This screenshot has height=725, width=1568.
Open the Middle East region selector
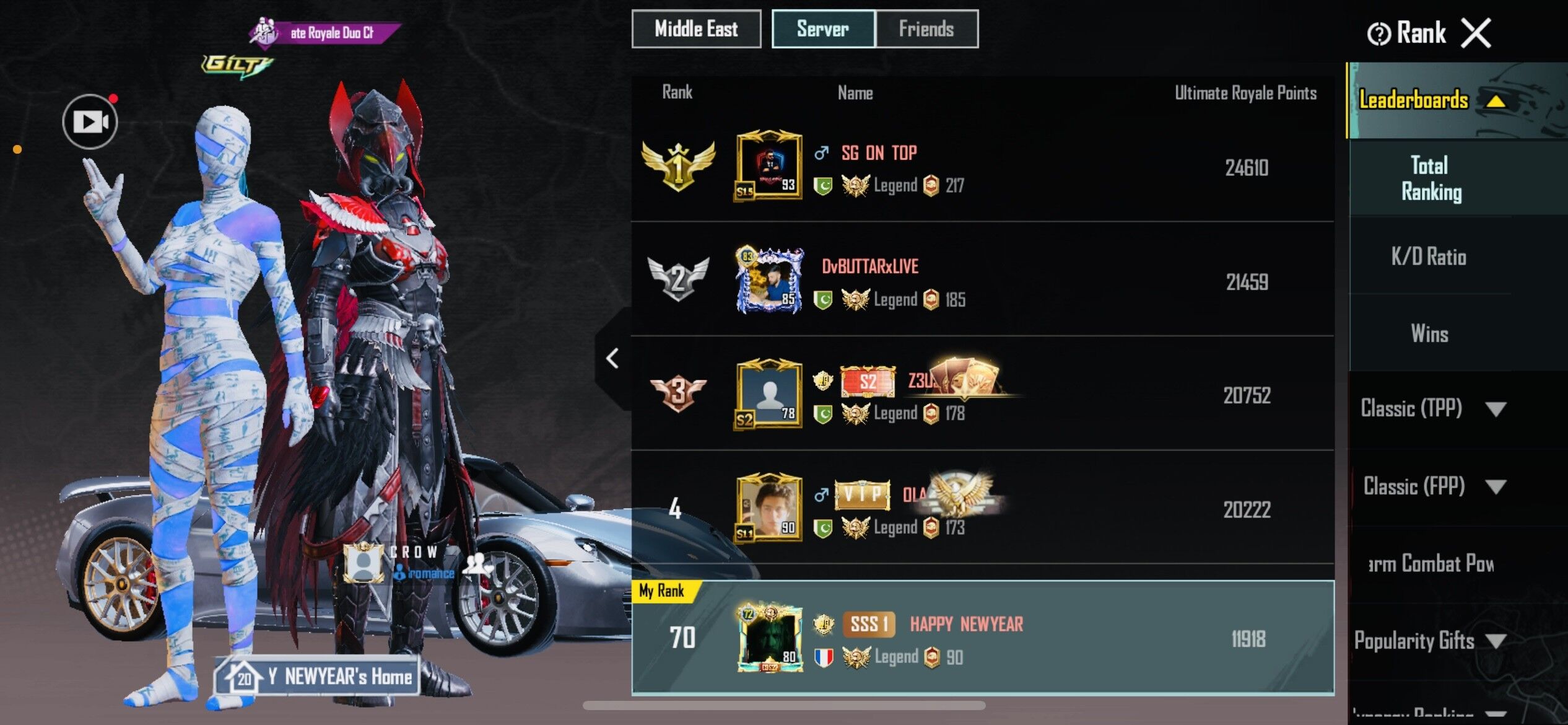point(696,29)
